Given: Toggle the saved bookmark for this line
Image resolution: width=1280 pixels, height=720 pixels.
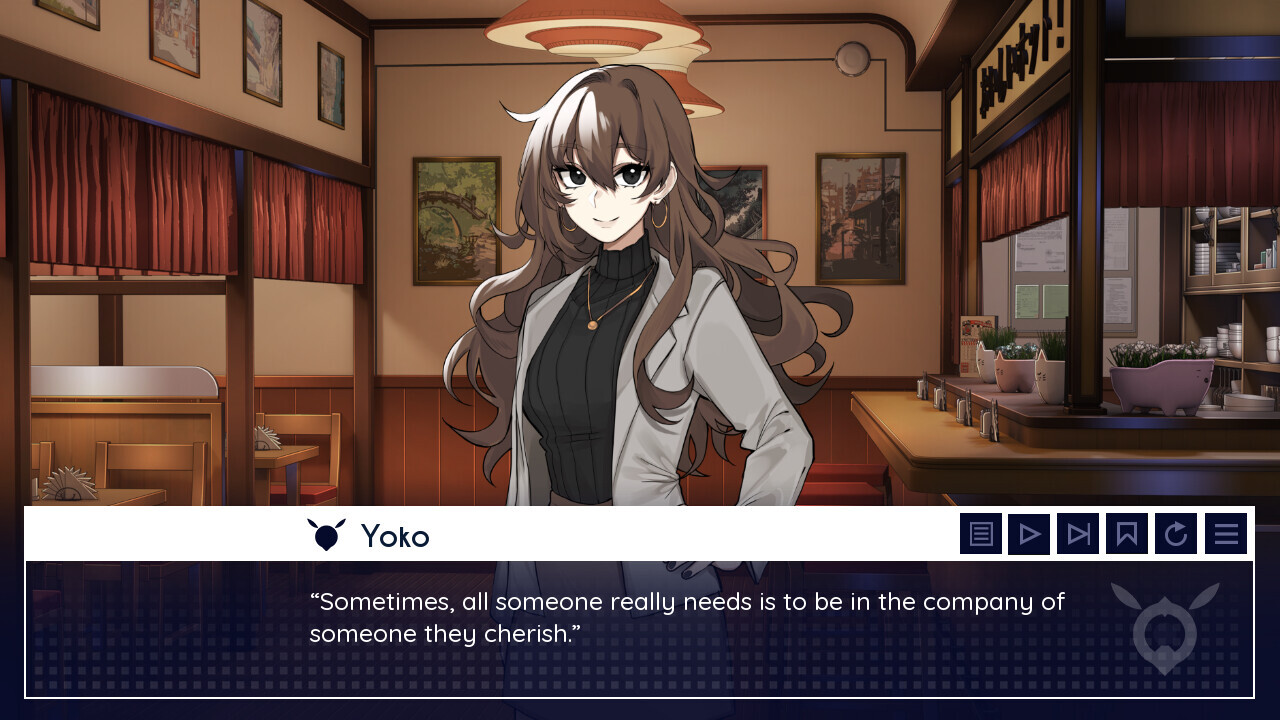Looking at the screenshot, I should coord(1127,533).
